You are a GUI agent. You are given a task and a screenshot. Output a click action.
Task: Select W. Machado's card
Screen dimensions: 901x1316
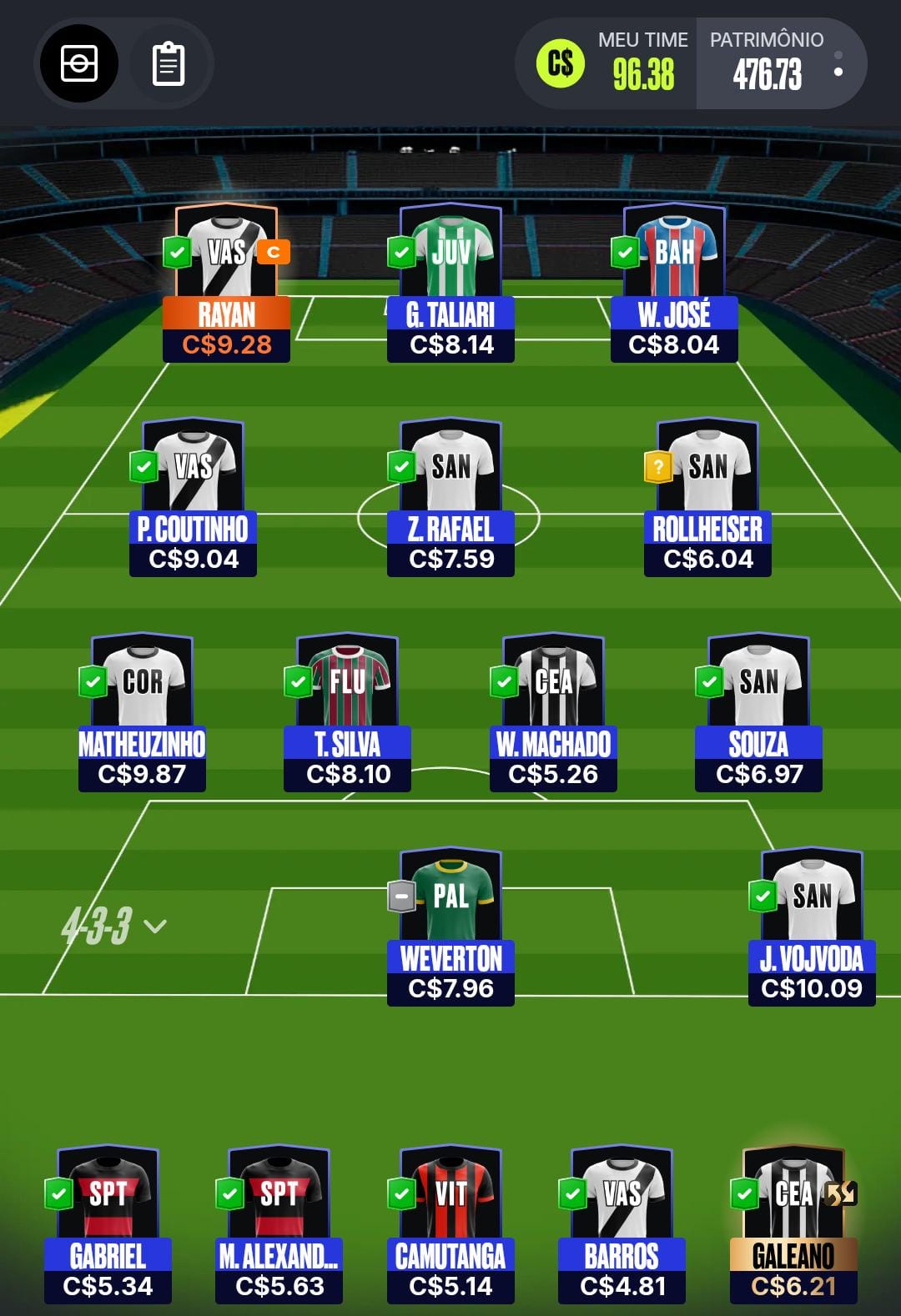553,713
